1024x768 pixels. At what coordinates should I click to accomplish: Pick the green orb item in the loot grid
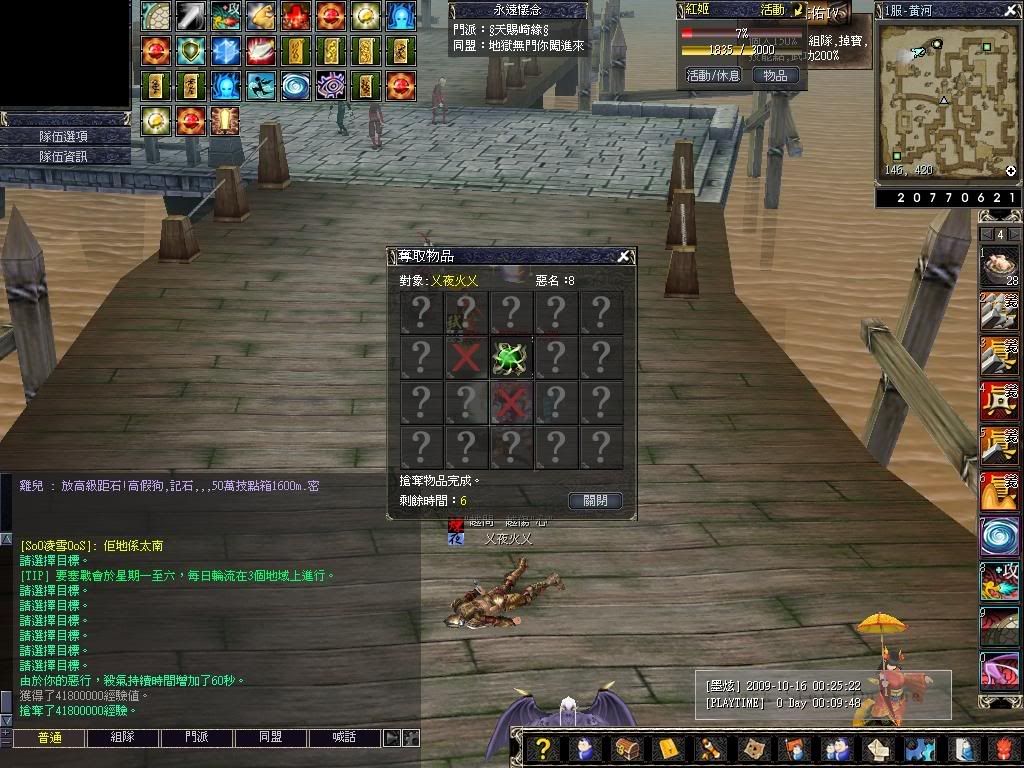[510, 357]
